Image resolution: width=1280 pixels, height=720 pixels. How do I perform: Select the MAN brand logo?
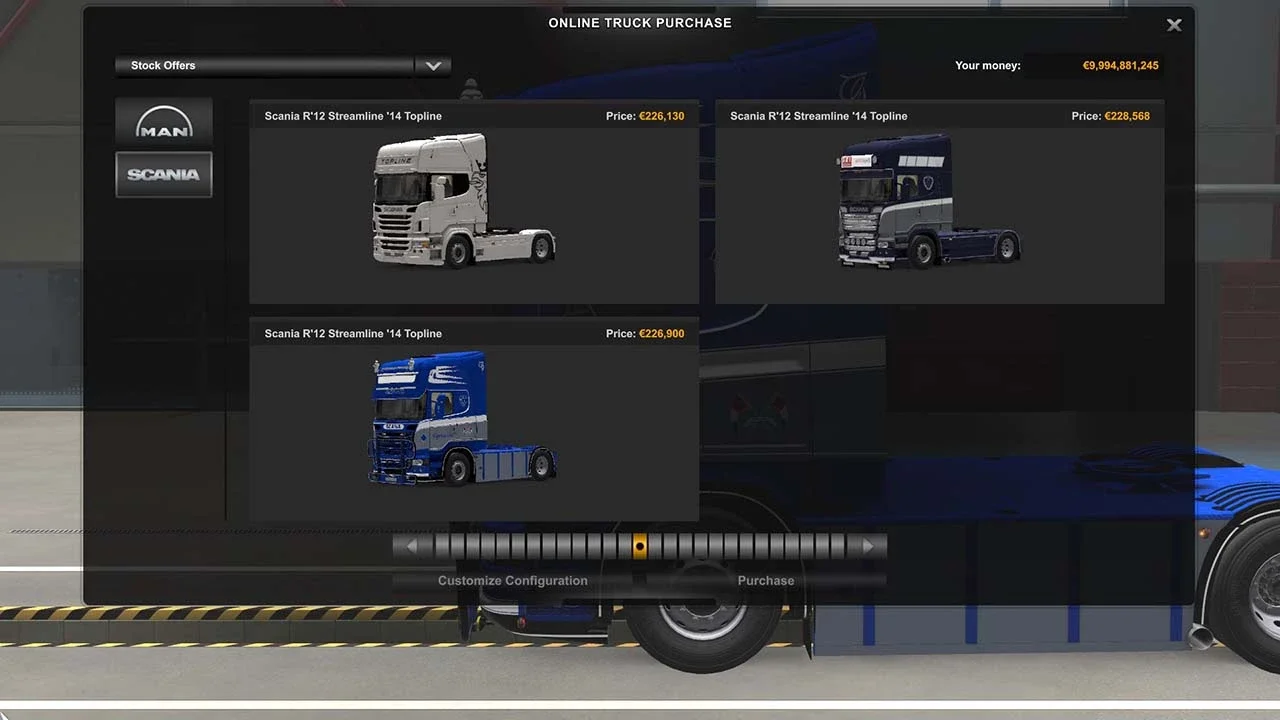(x=163, y=121)
